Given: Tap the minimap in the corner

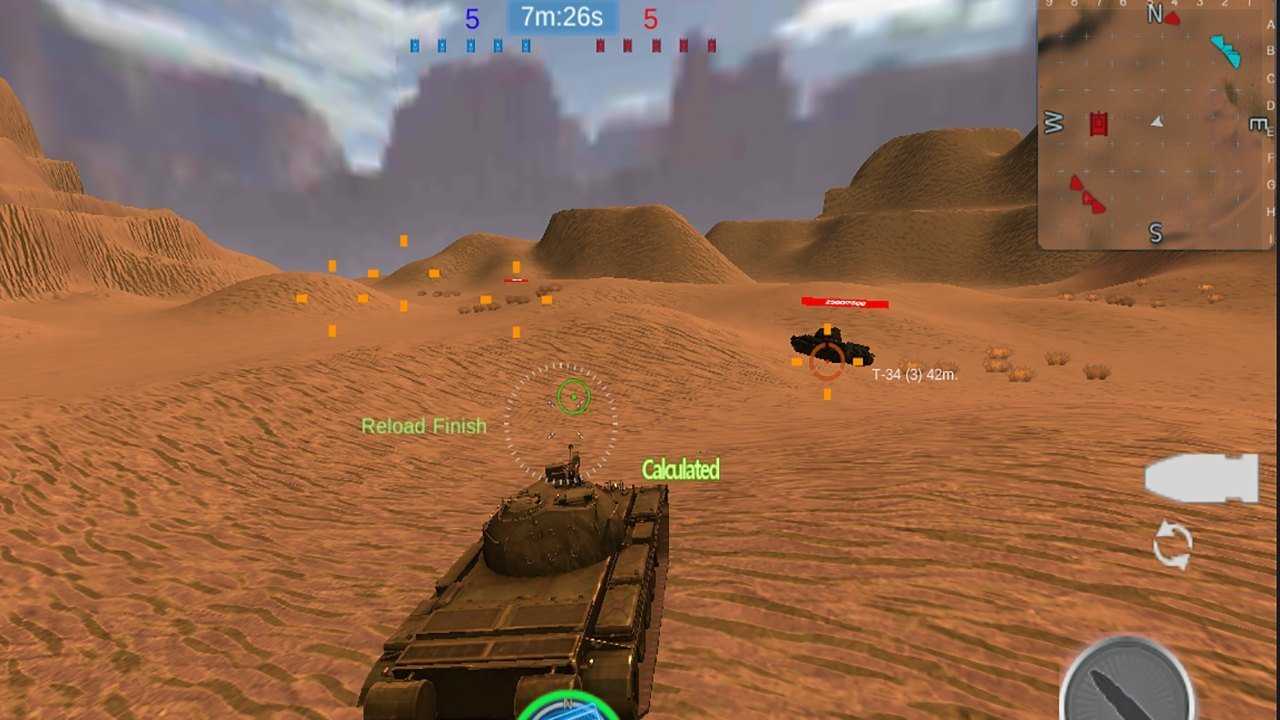Looking at the screenshot, I should click(1157, 124).
